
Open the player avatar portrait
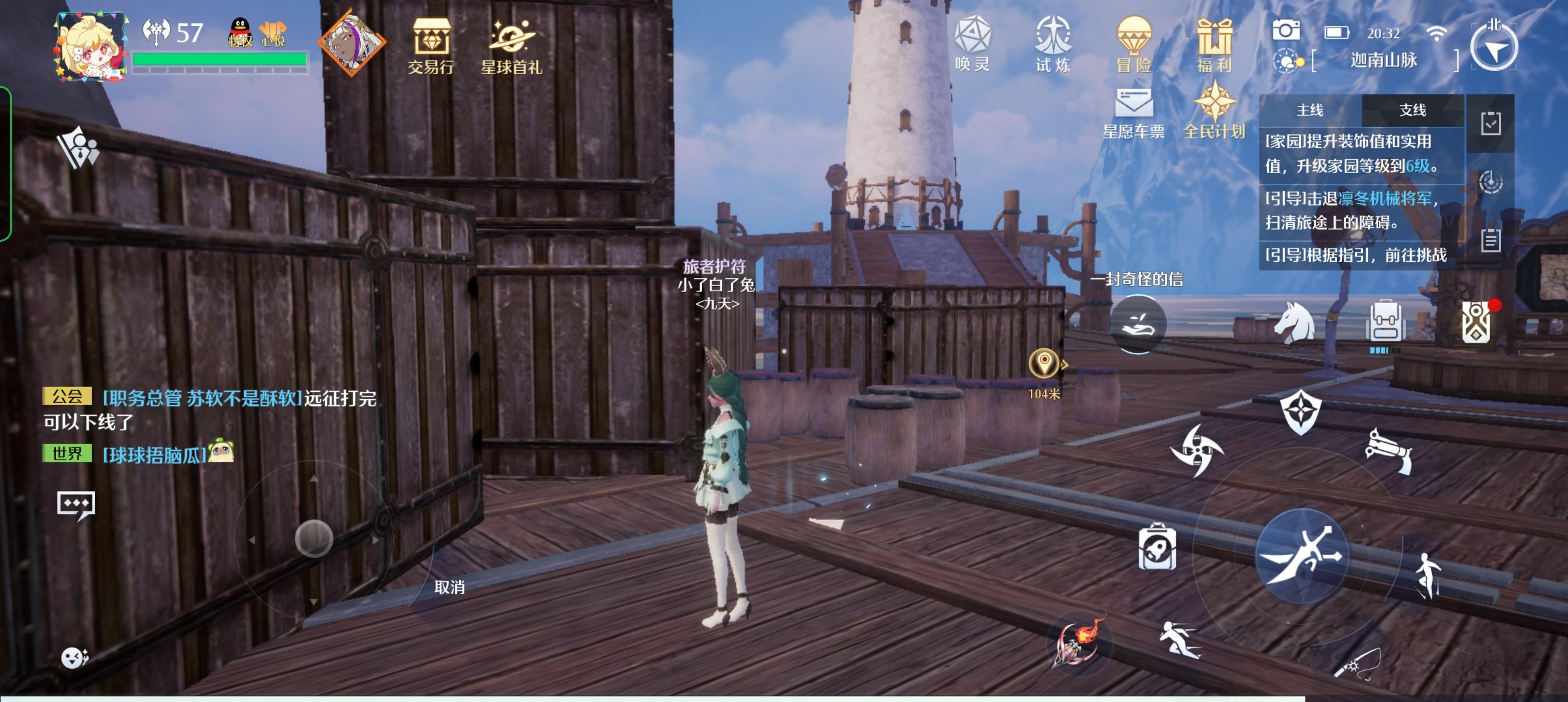91,46
